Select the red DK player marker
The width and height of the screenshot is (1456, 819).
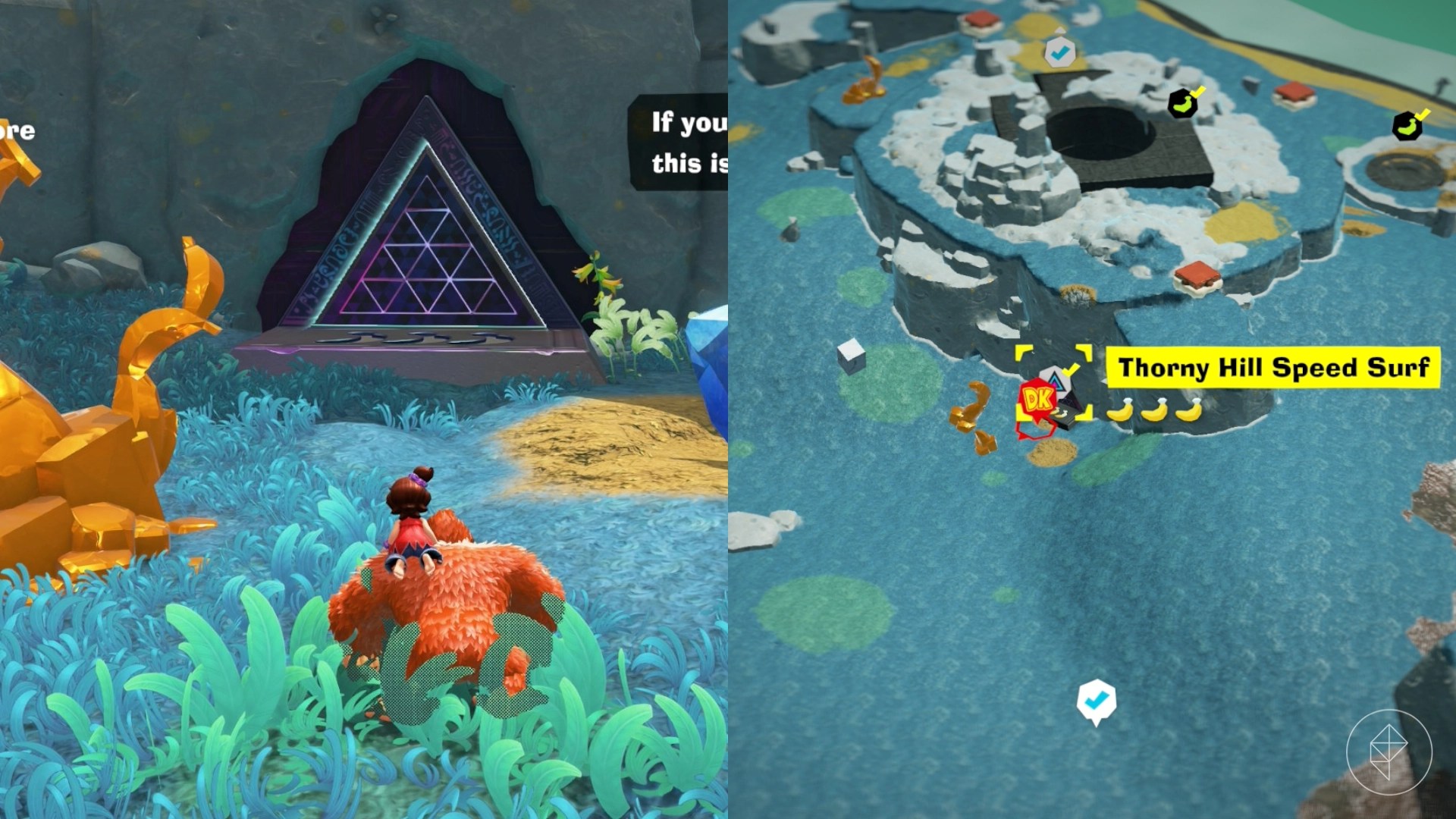pyautogui.click(x=1035, y=400)
